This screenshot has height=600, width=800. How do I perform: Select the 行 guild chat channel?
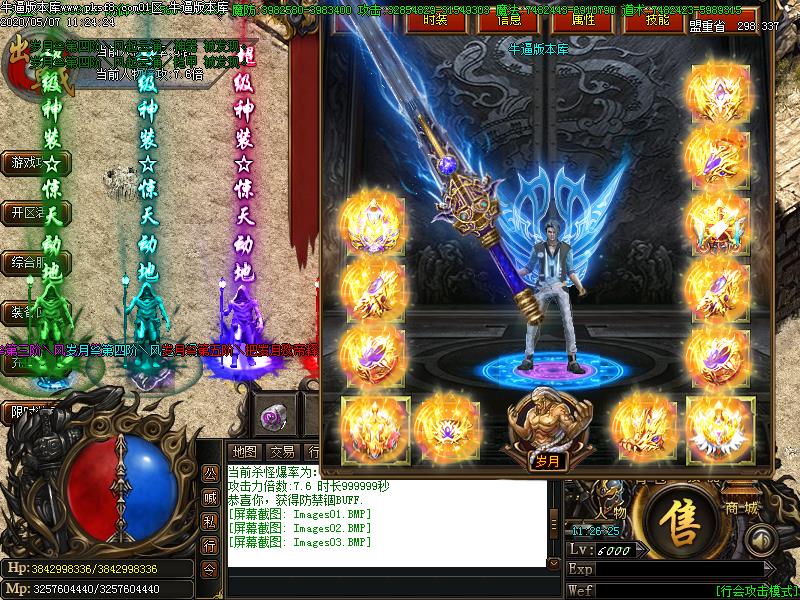tap(210, 545)
